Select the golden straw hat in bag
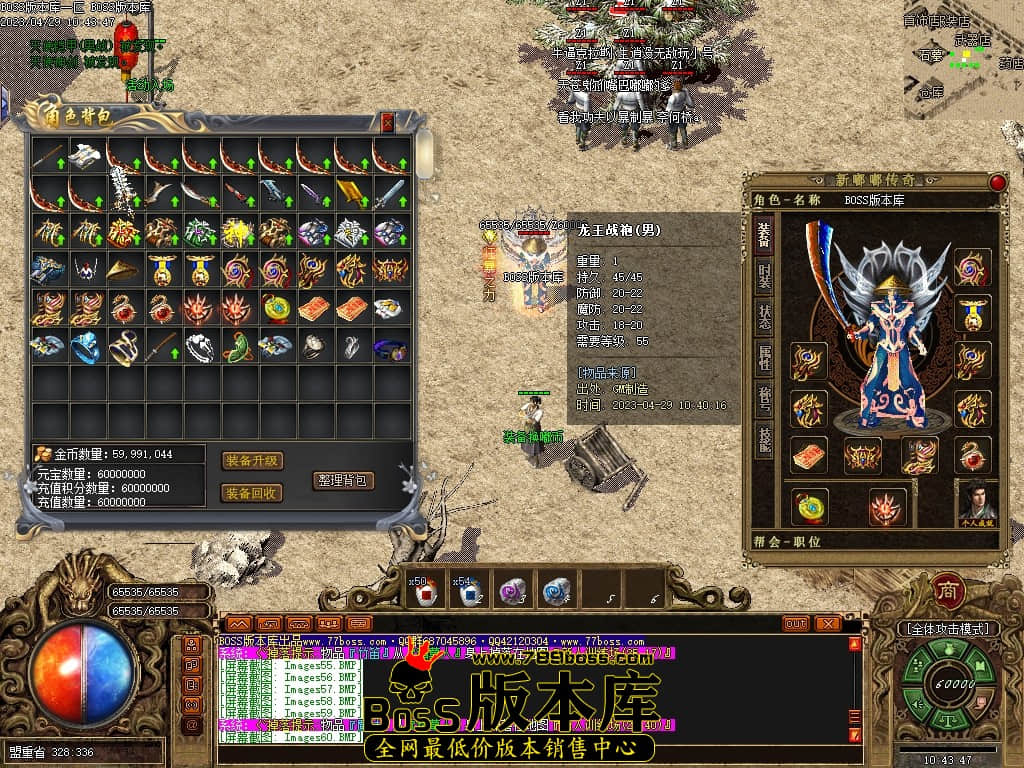Image resolution: width=1024 pixels, height=768 pixels. (124, 270)
